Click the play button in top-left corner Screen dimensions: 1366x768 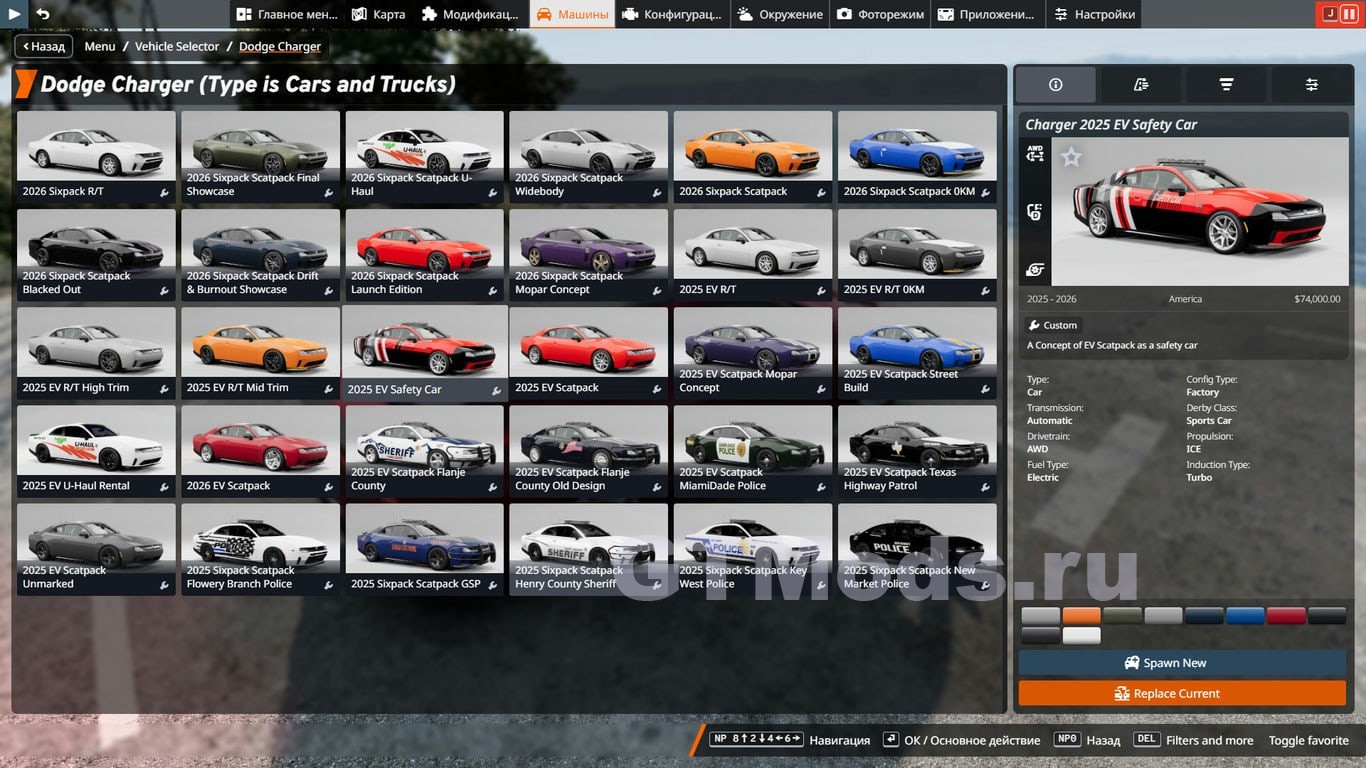tap(14, 14)
